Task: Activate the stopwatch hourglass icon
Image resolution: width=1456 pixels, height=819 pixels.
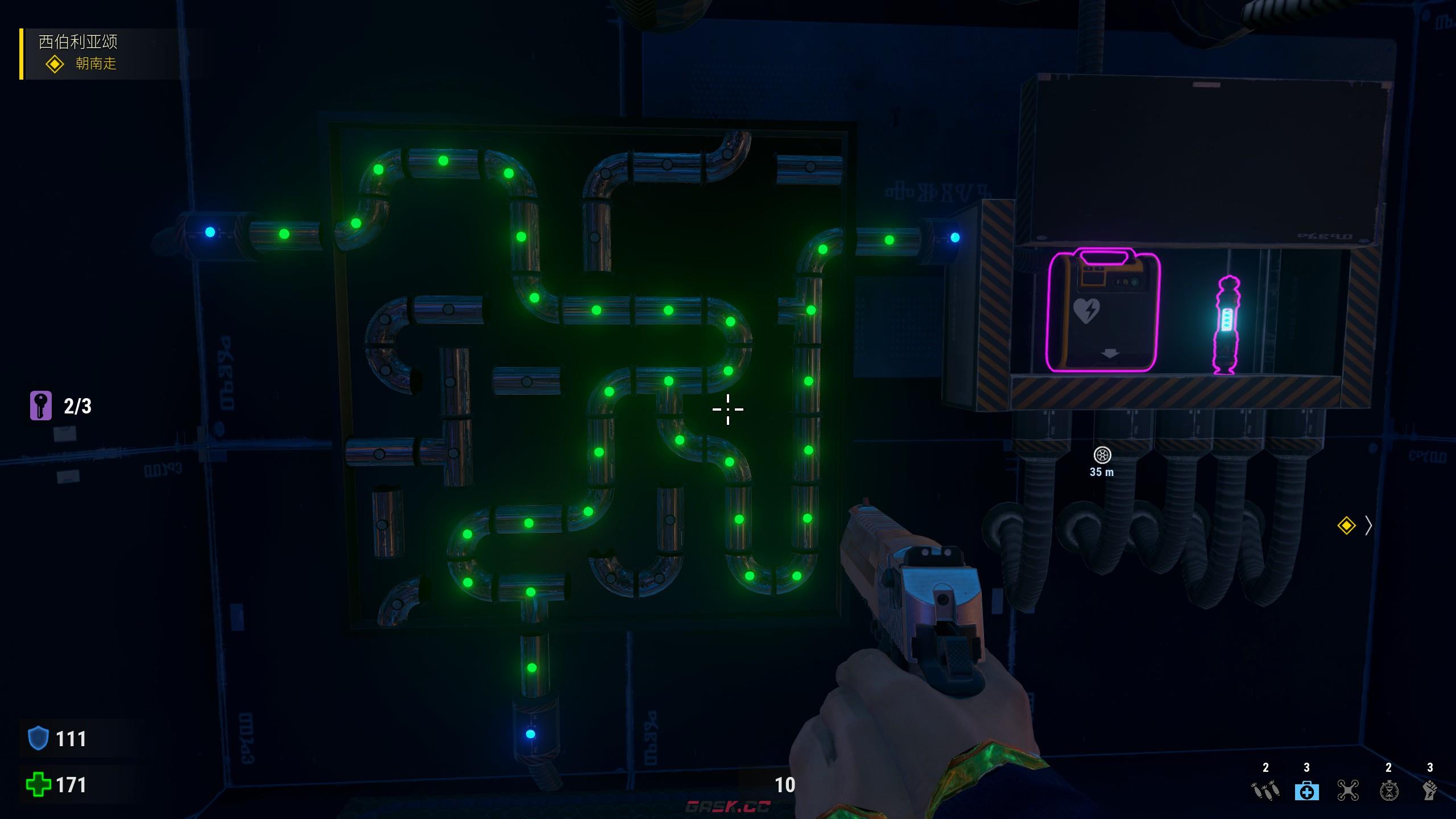Action: point(1389,790)
